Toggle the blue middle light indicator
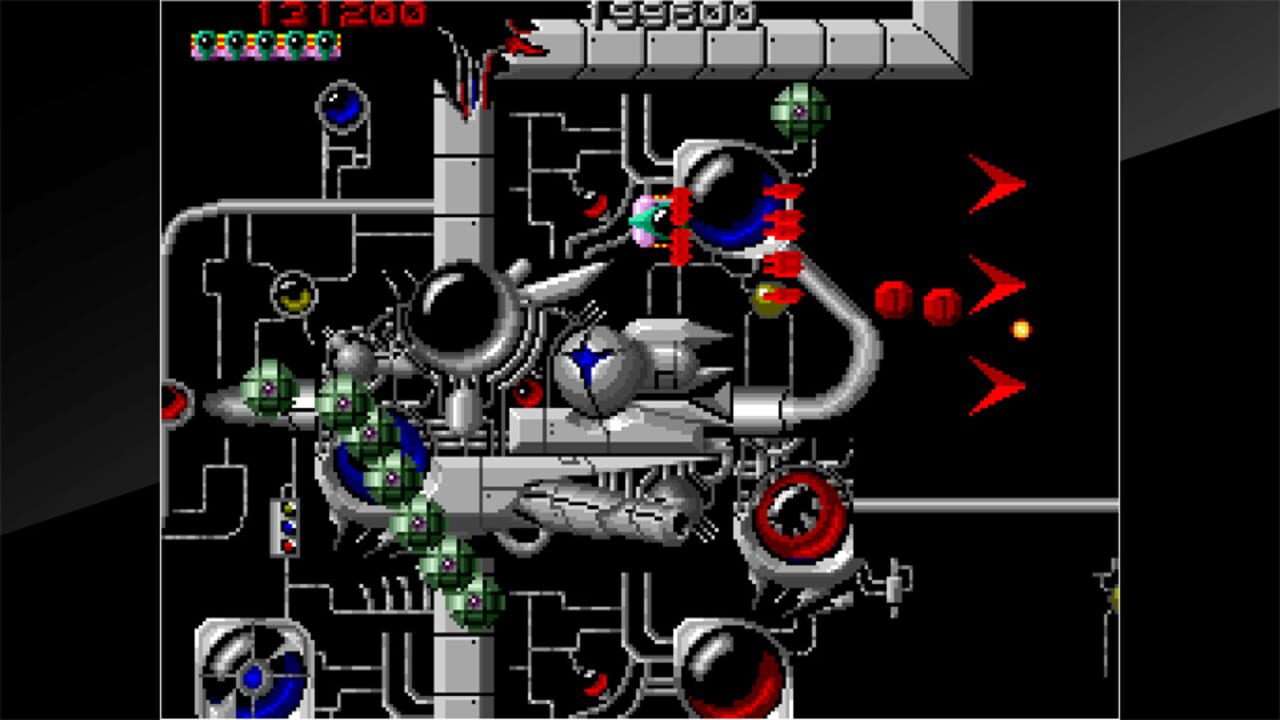 click(287, 527)
